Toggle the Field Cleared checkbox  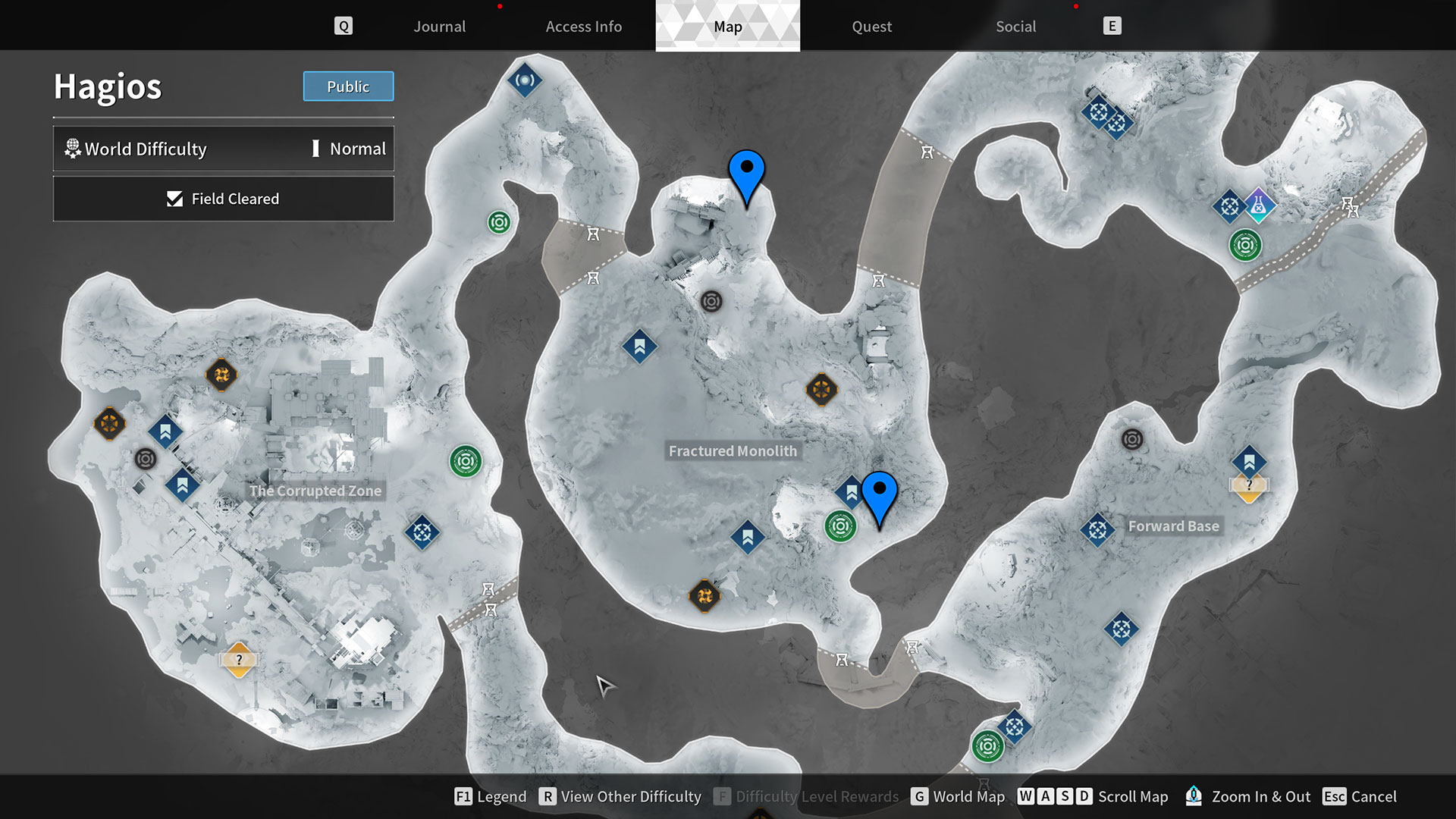click(x=174, y=199)
